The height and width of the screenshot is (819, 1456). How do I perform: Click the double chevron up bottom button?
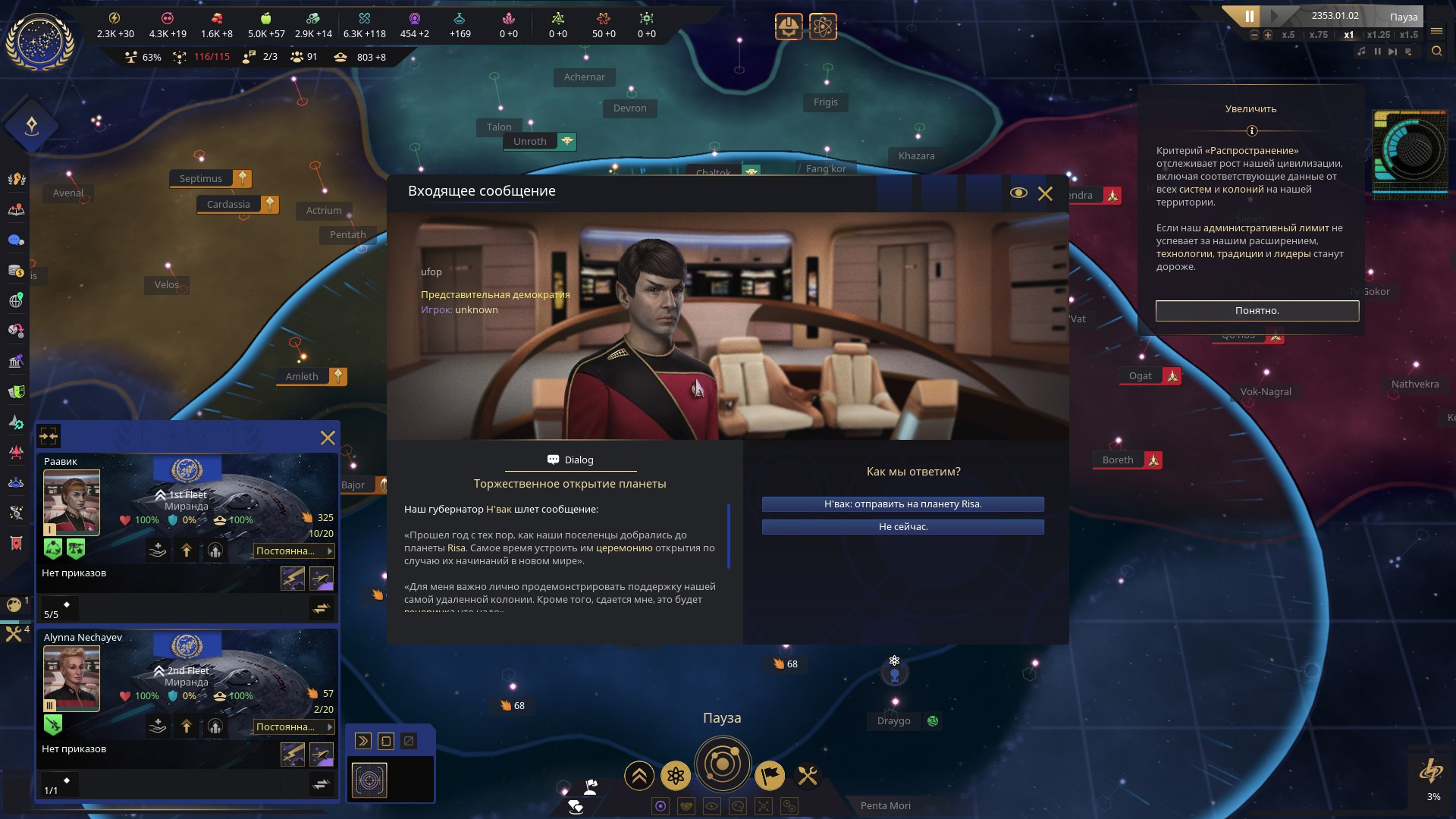coord(639,775)
